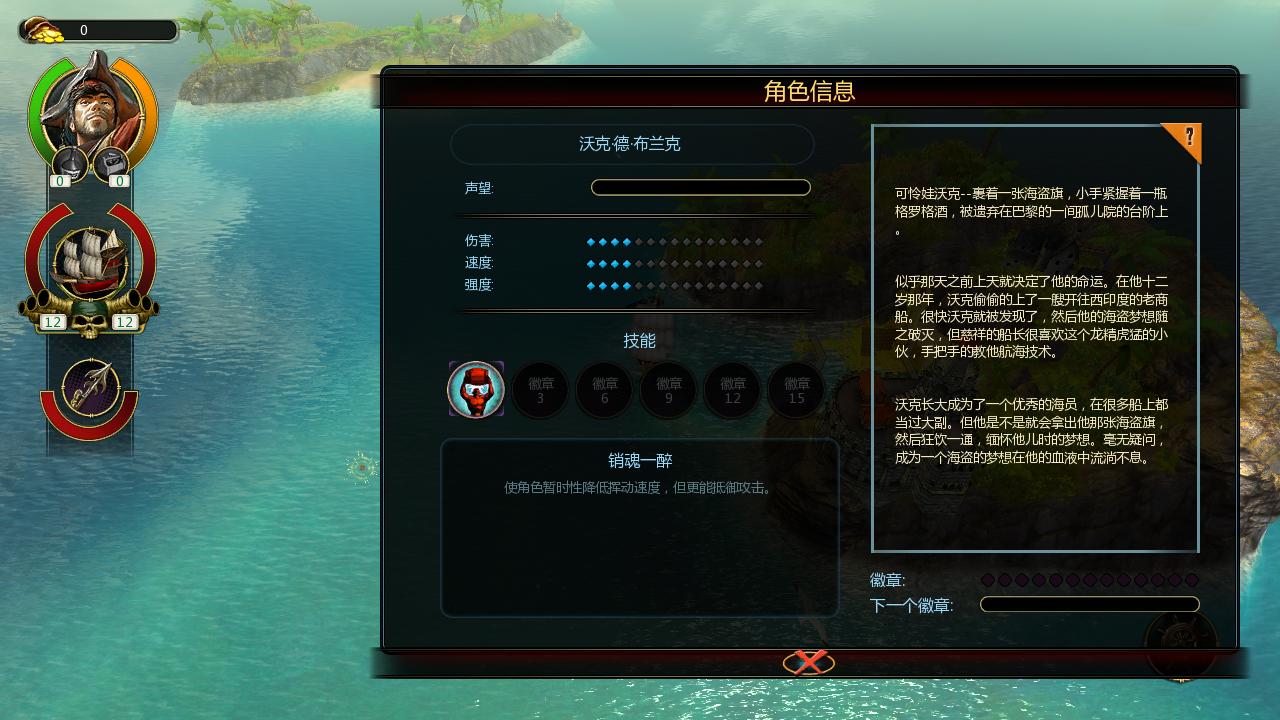Select the 徽章15 badge slot
This screenshot has width=1280, height=720.
pos(795,390)
